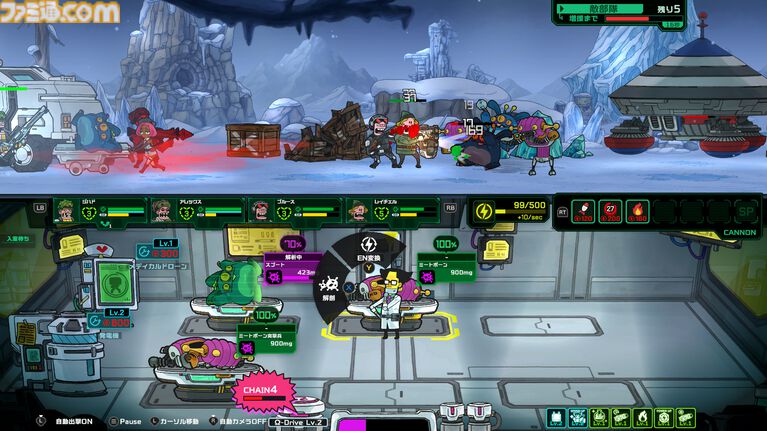
Task: Select the ミートボーン突撃兵 specimen label
Action: 266,339
